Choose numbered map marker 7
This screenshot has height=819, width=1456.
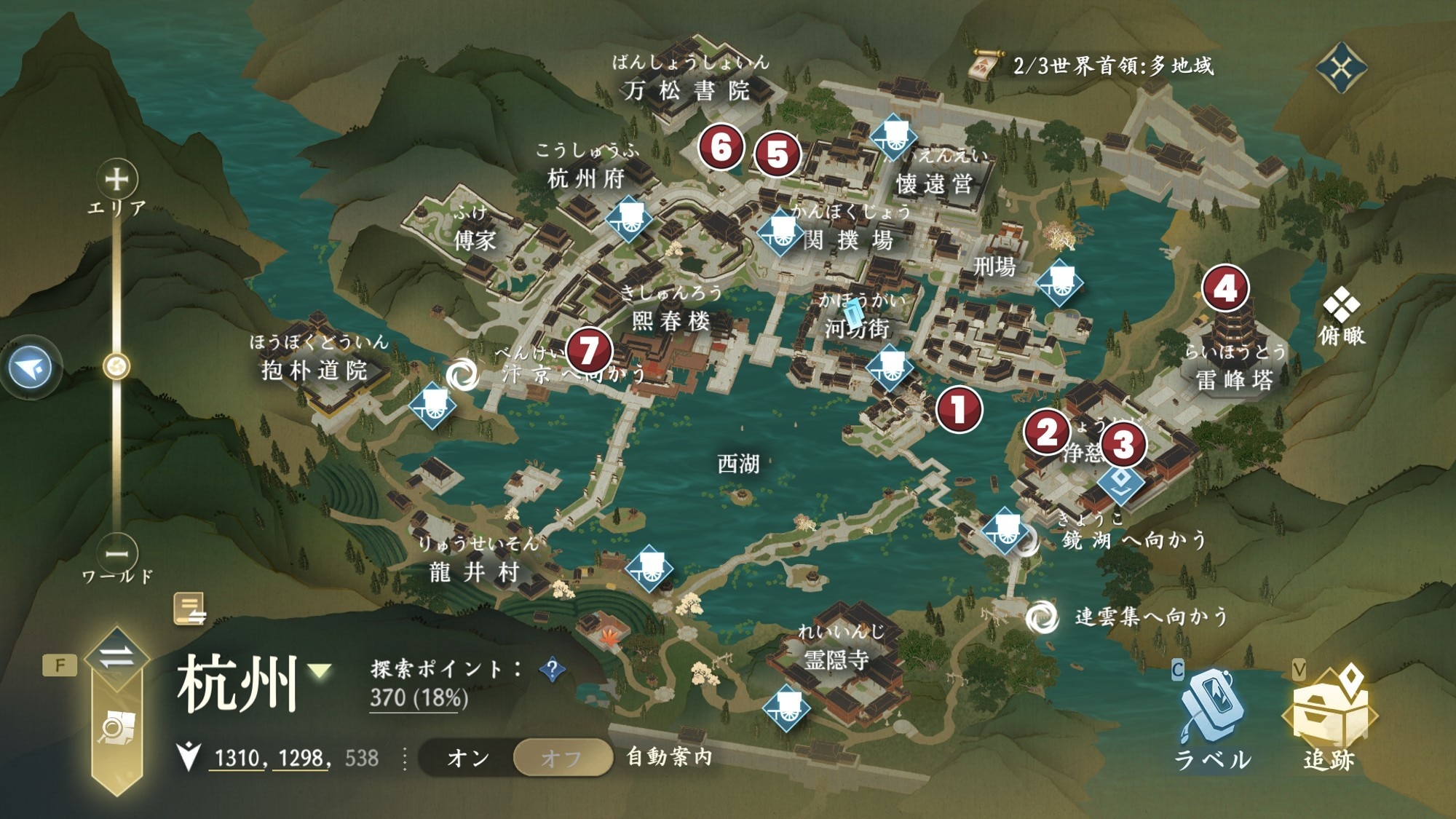[589, 350]
